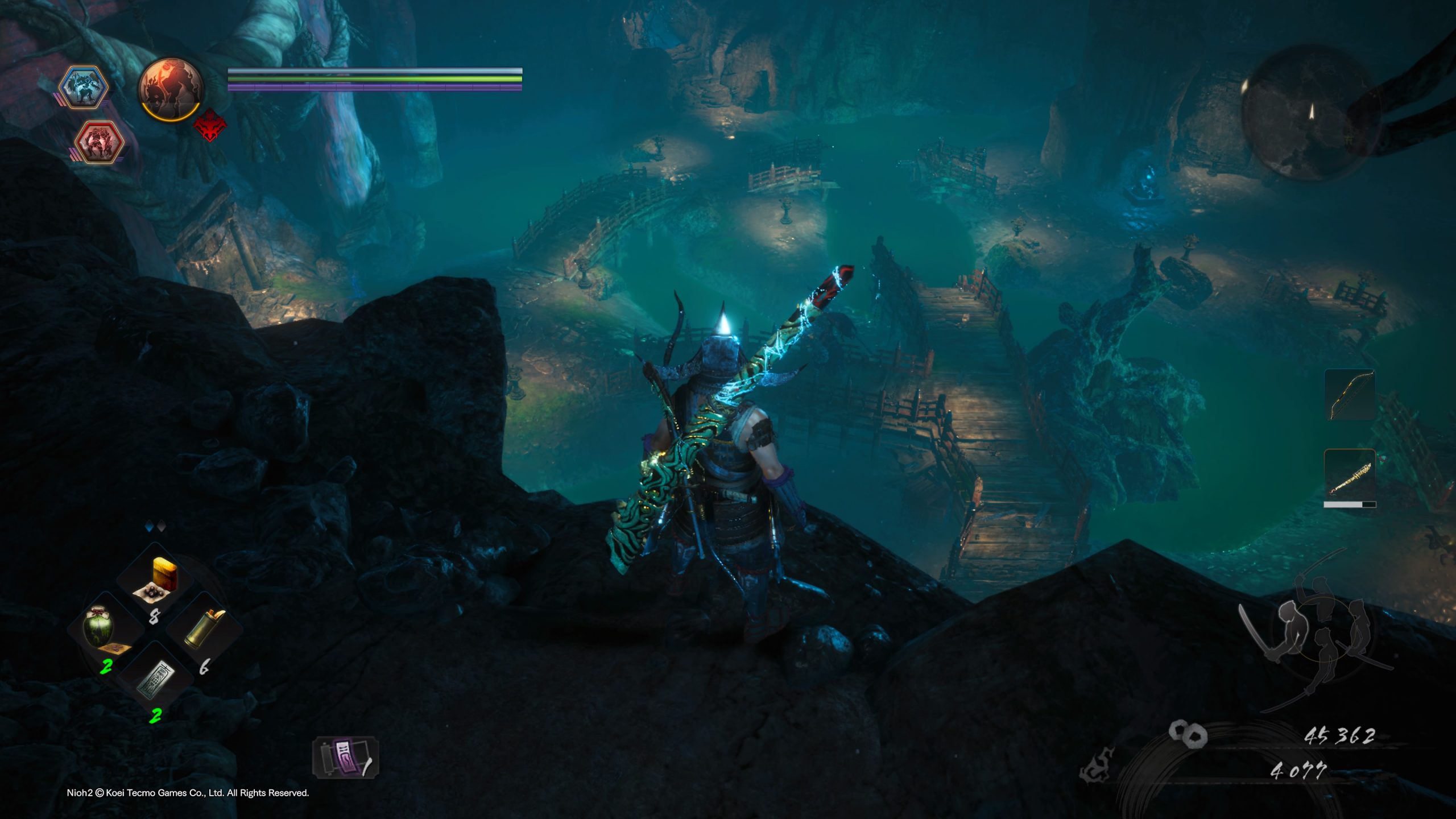Select the blue yokai soul core icon
The height and width of the screenshot is (819, 1456).
coord(84,87)
